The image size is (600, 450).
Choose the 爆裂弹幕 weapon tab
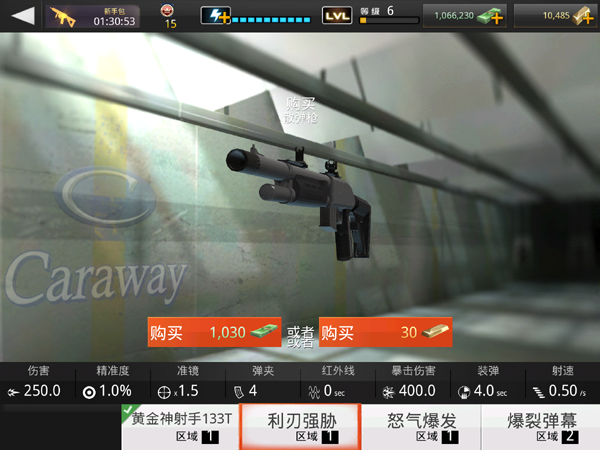click(541, 427)
